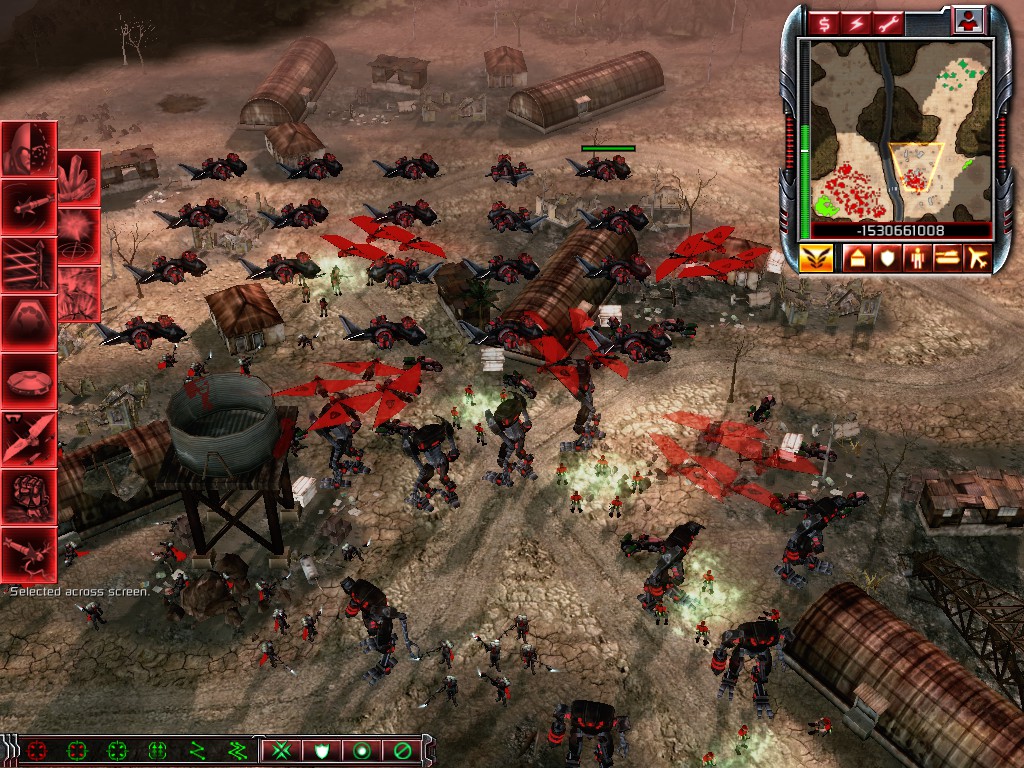Screen dimensions: 1024x768
Task: Toggle the power lightning bolt button
Action: 856,22
